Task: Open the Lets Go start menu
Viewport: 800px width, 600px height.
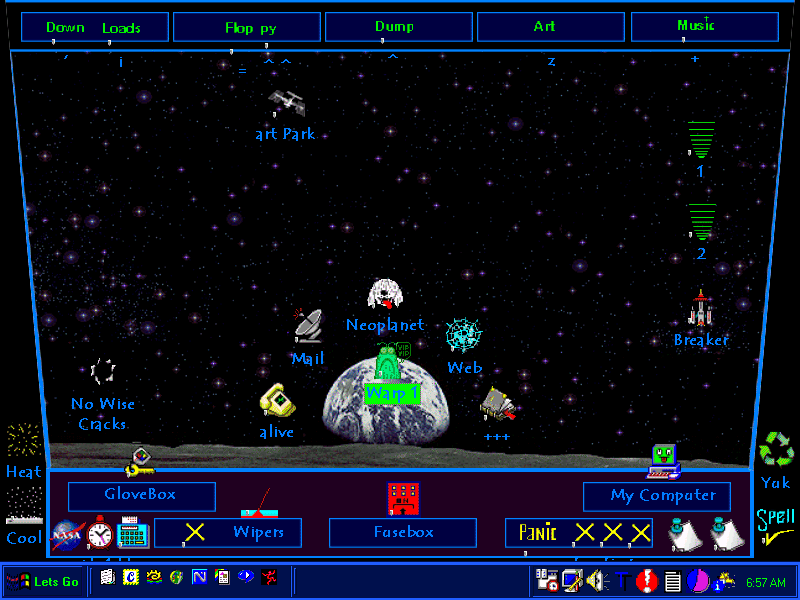Action: coord(43,581)
